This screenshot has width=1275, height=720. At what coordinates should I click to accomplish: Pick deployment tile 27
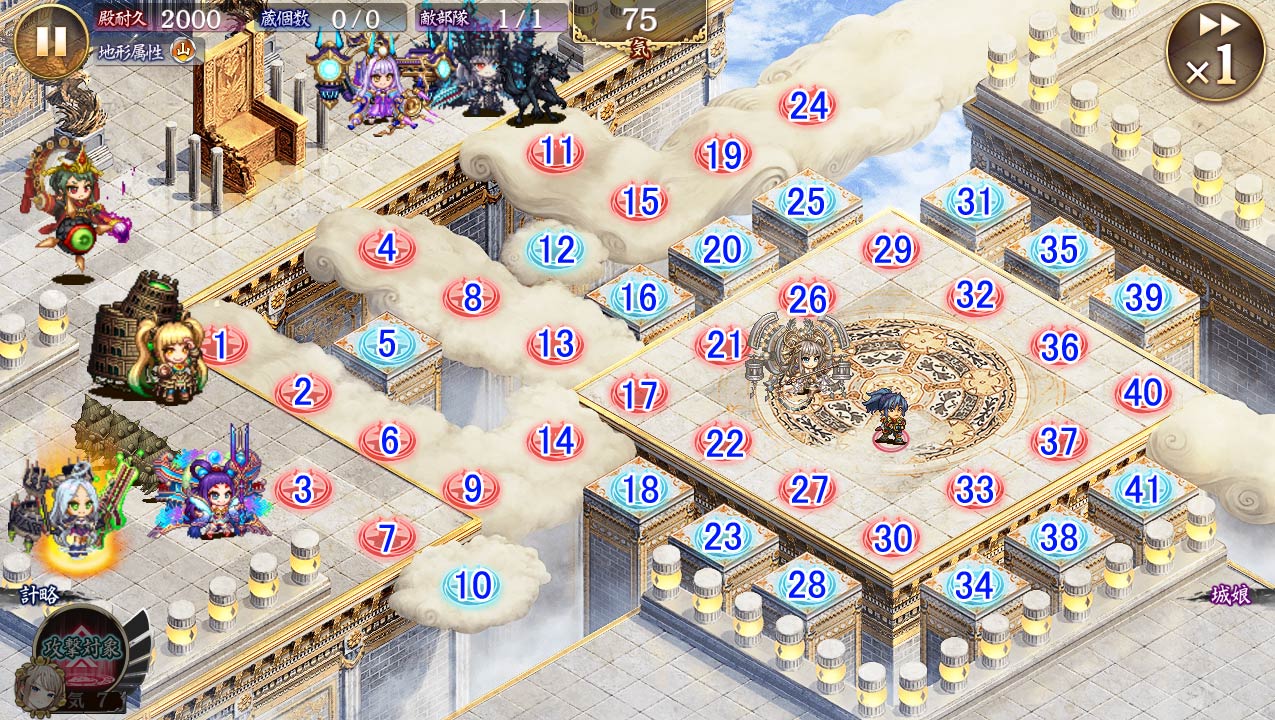(808, 489)
